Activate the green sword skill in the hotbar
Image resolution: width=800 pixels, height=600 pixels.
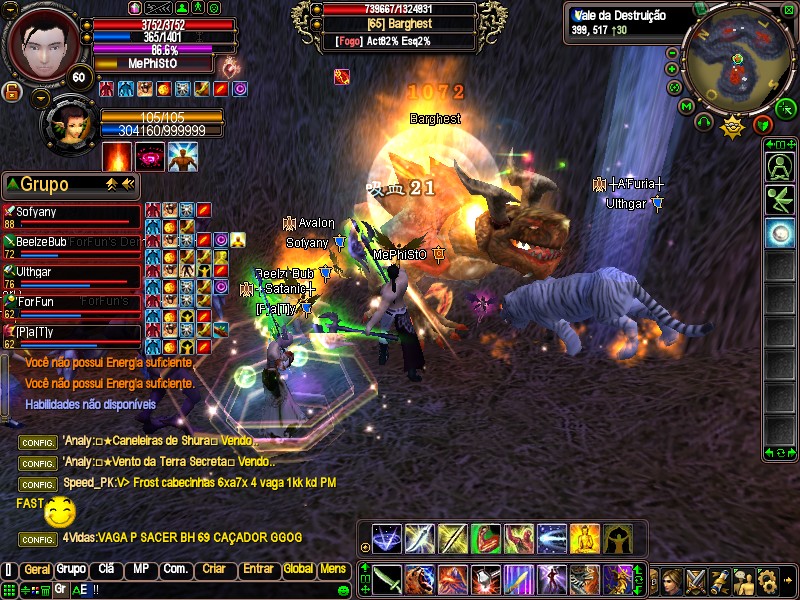(x=388, y=578)
